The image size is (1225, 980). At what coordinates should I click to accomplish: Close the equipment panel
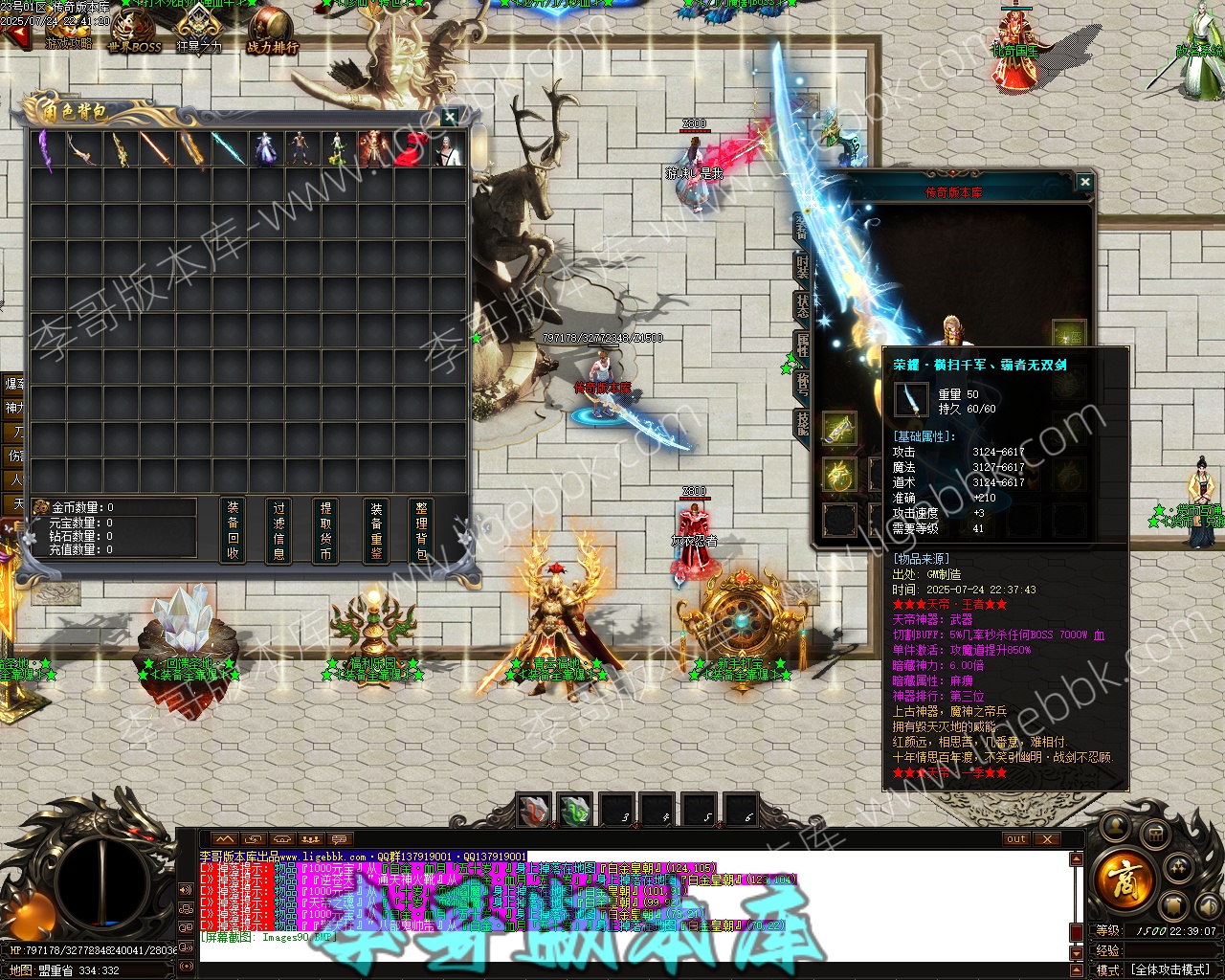pyautogui.click(x=1084, y=181)
